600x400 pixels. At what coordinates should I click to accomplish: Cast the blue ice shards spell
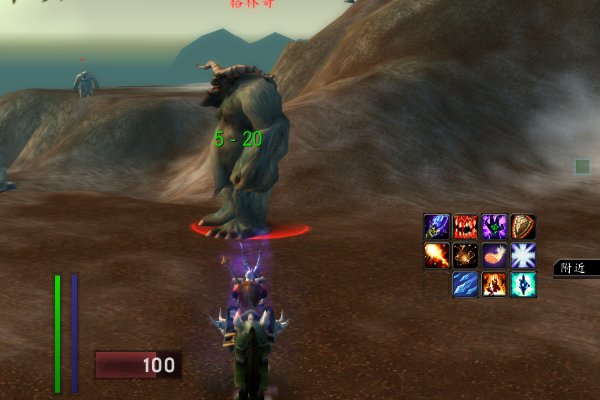(465, 284)
